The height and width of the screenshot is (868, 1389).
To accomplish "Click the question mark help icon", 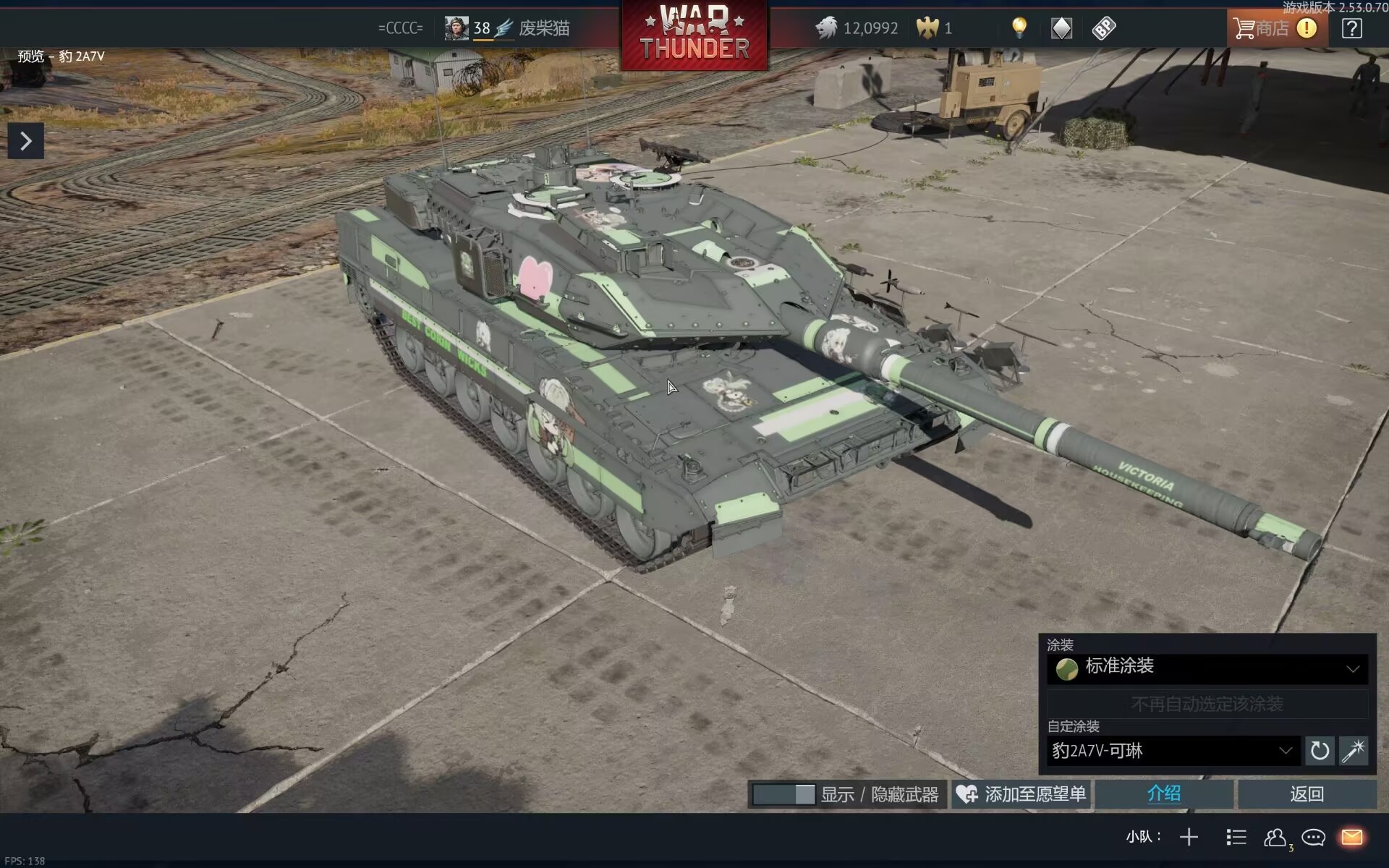I will 1351,28.
